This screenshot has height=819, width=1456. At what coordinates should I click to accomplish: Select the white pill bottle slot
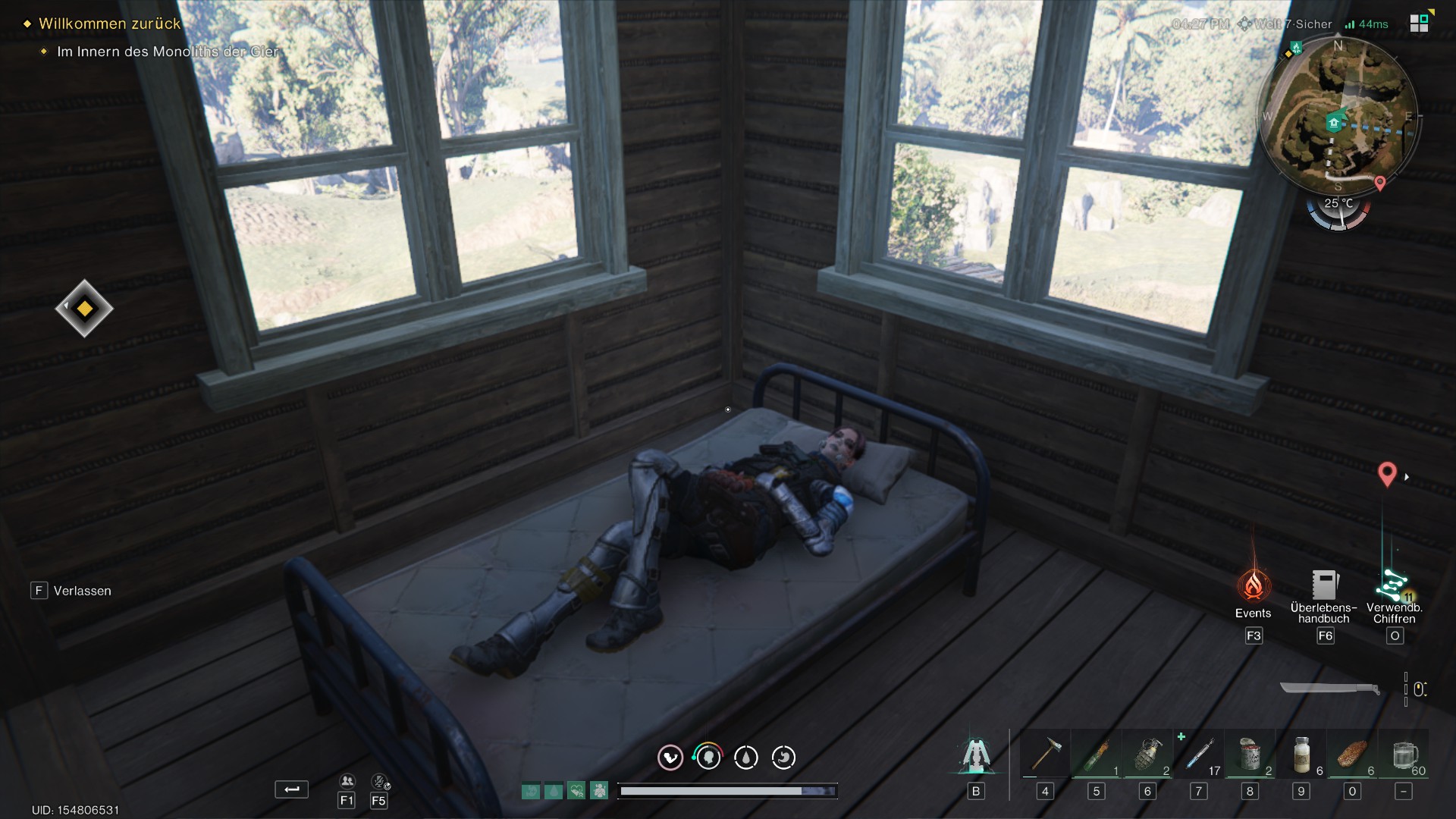pyautogui.click(x=1301, y=755)
